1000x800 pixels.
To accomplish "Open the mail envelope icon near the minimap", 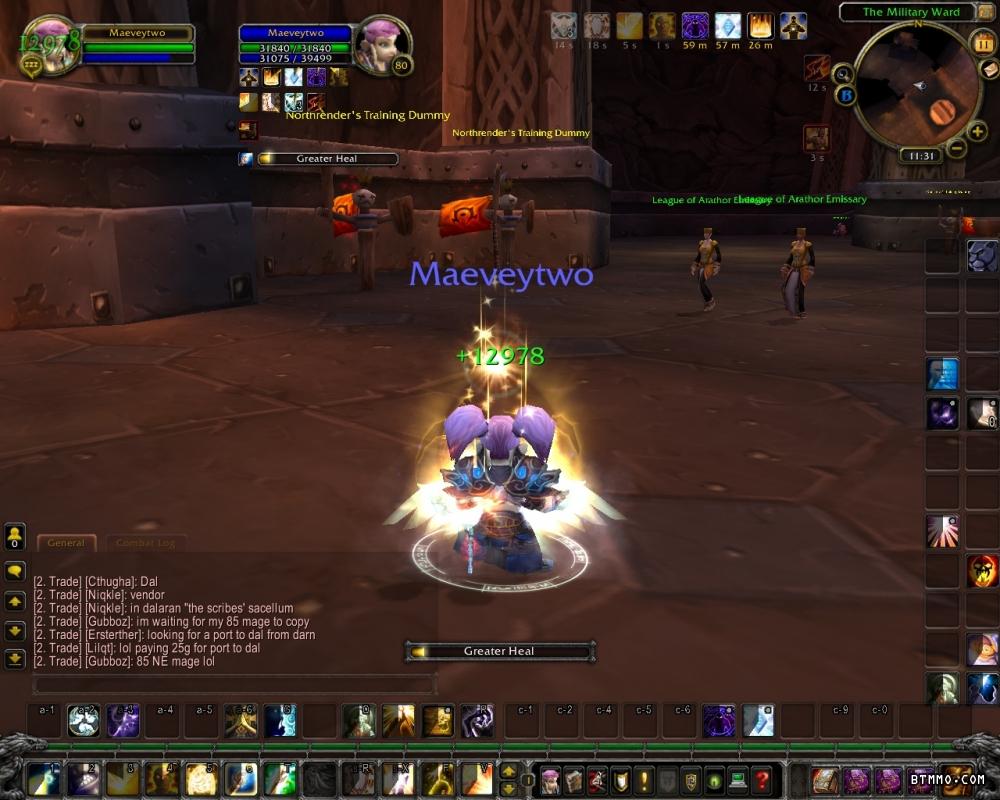I will (988, 71).
